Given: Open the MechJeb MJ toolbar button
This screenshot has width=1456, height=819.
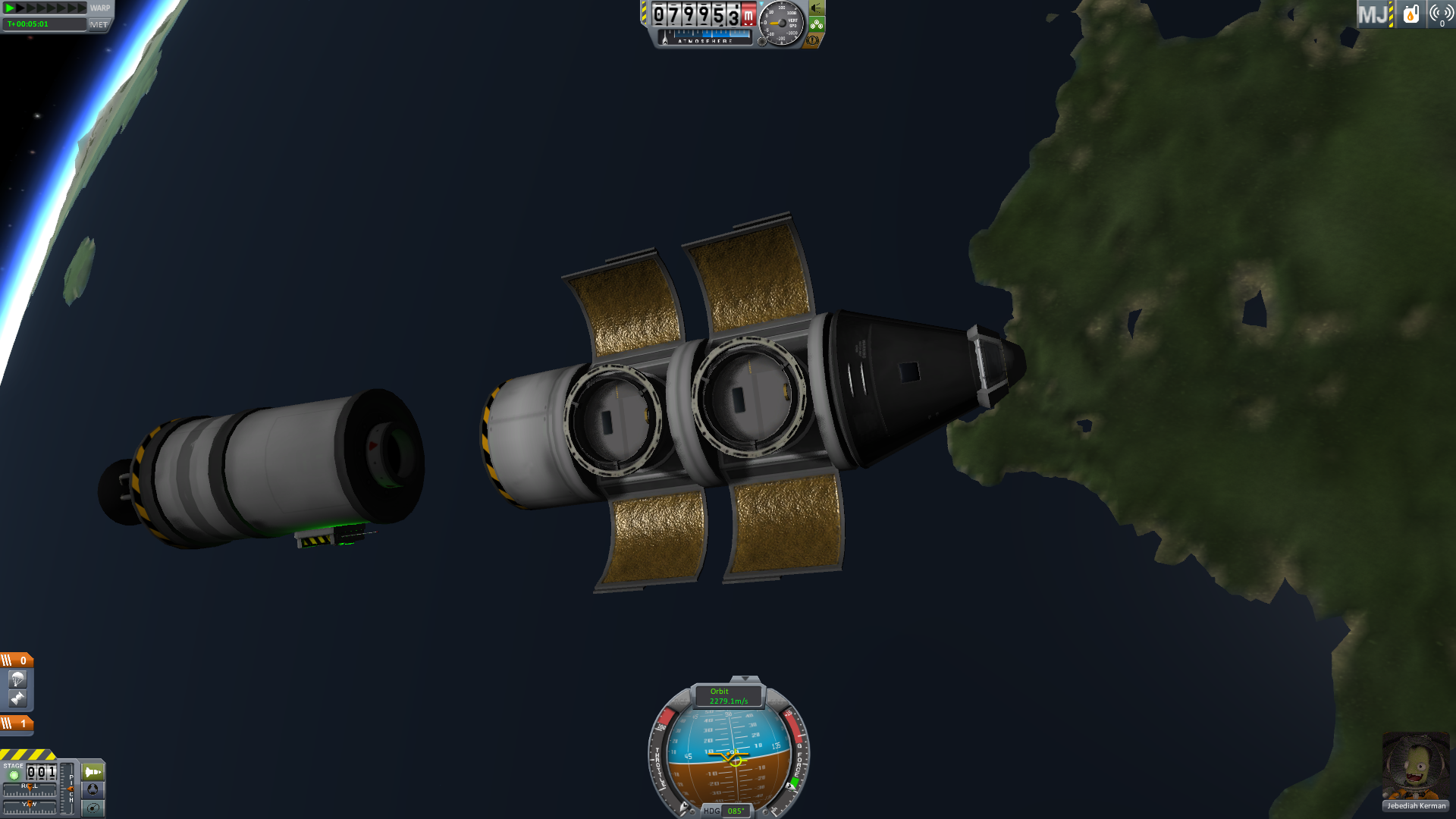Looking at the screenshot, I should point(1373,14).
